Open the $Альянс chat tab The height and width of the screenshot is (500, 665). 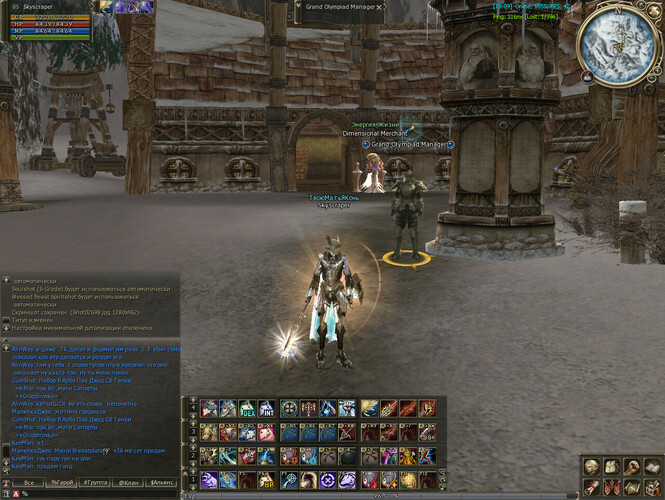click(x=160, y=482)
